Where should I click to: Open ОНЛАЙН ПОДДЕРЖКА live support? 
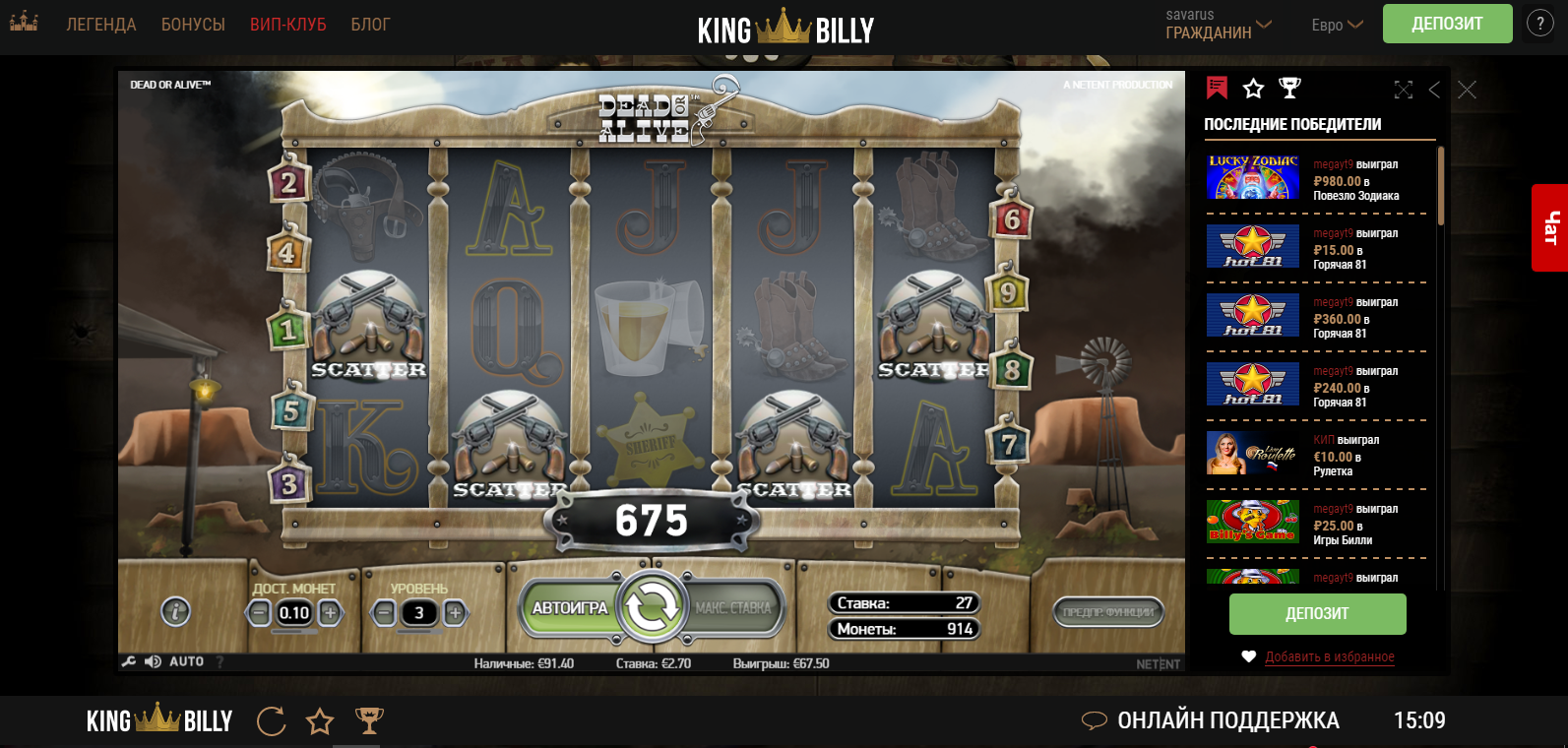pos(1227,720)
